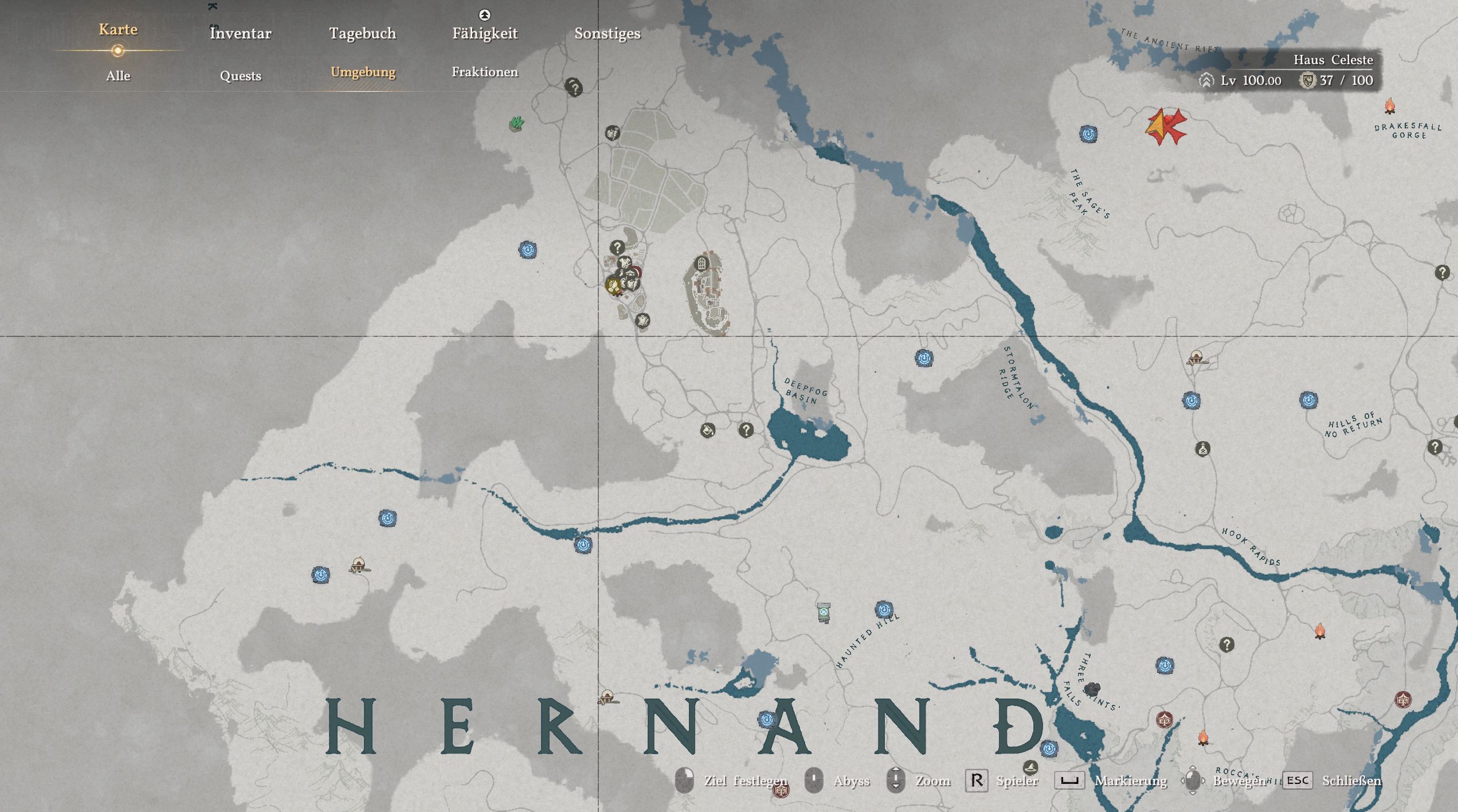Select the Umgebung map filter

363,72
